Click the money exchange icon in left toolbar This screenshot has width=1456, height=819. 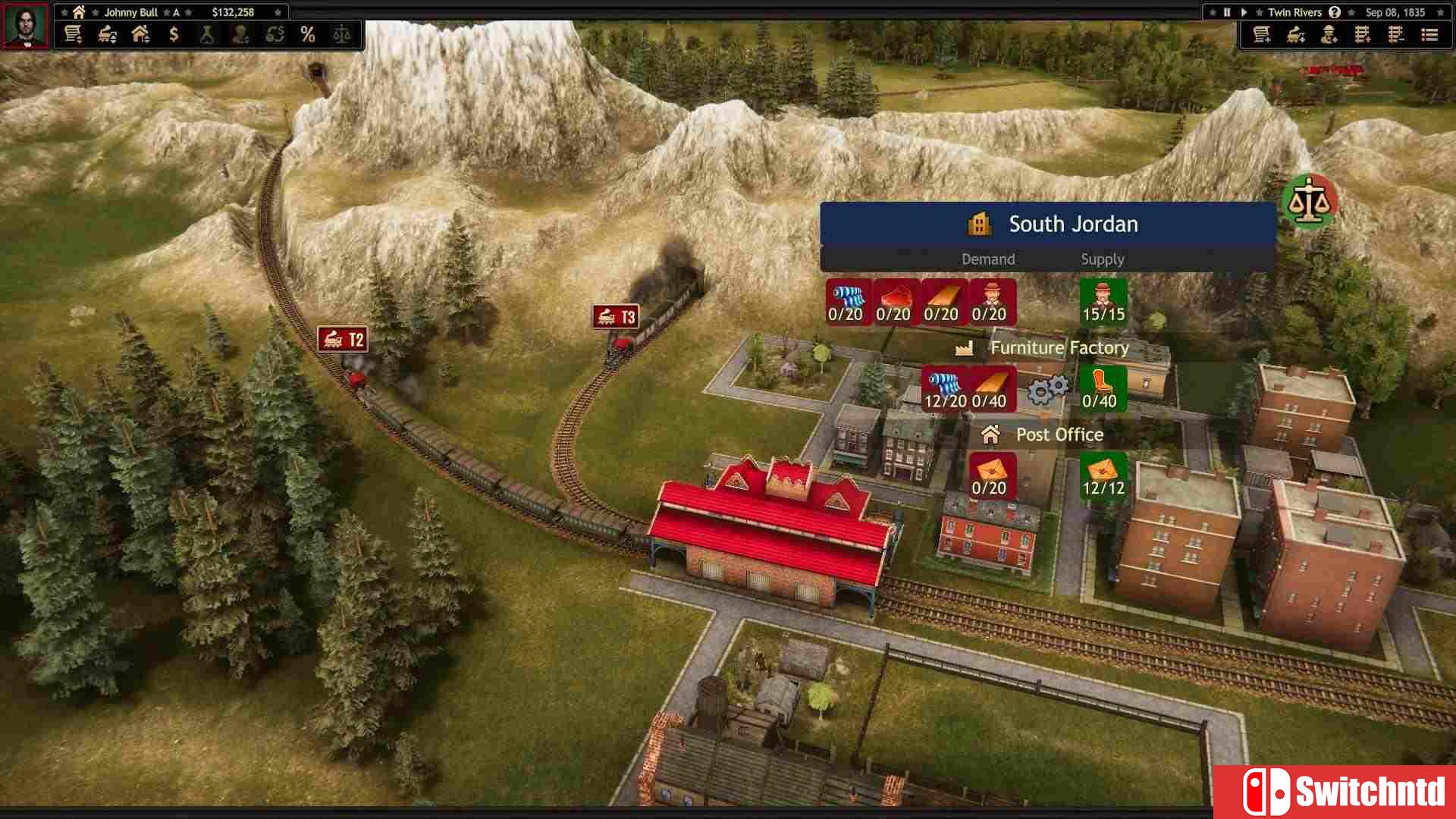tap(275, 34)
